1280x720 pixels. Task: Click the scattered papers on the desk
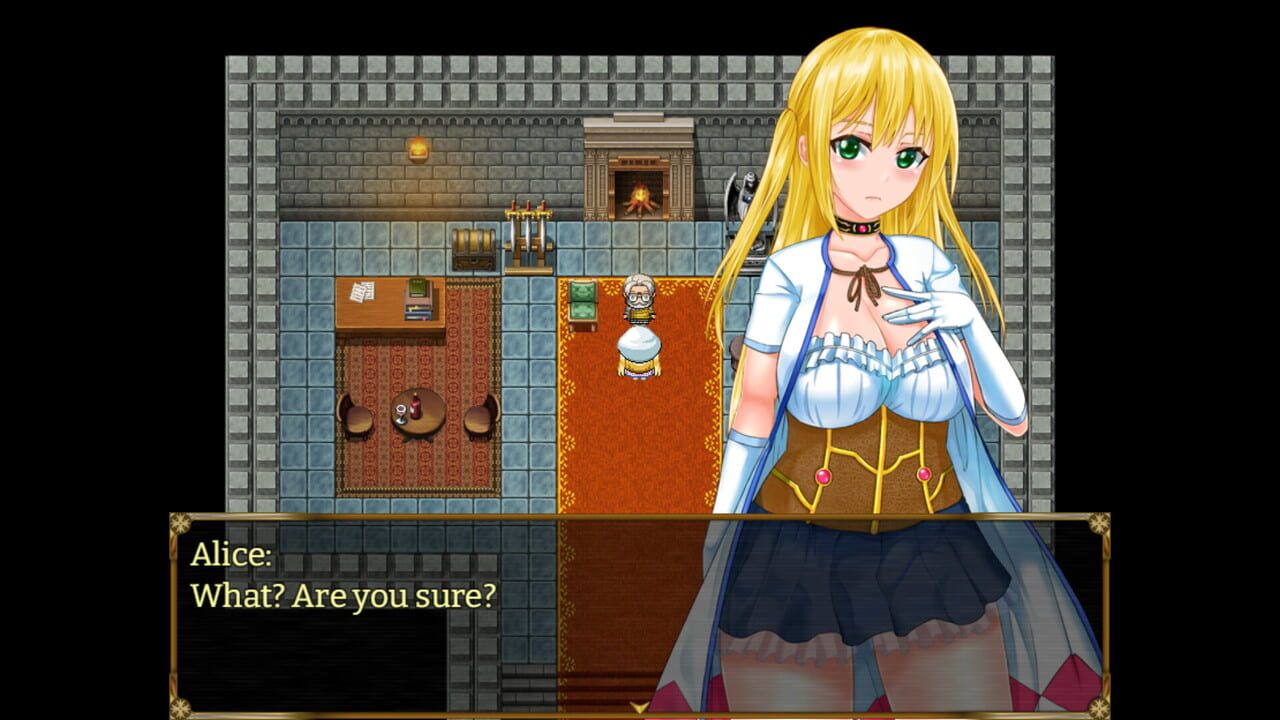pos(362,291)
